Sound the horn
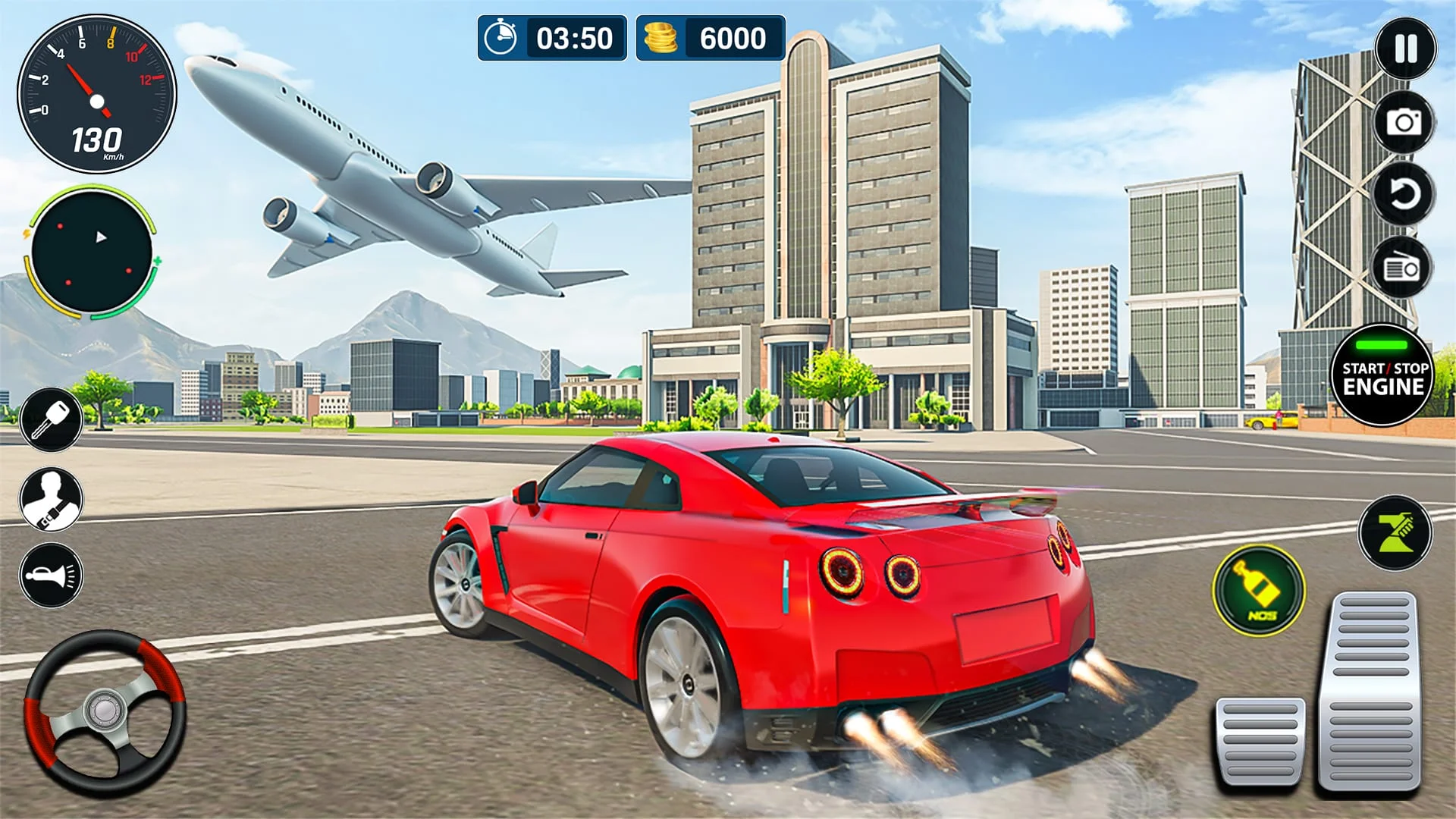 51,571
